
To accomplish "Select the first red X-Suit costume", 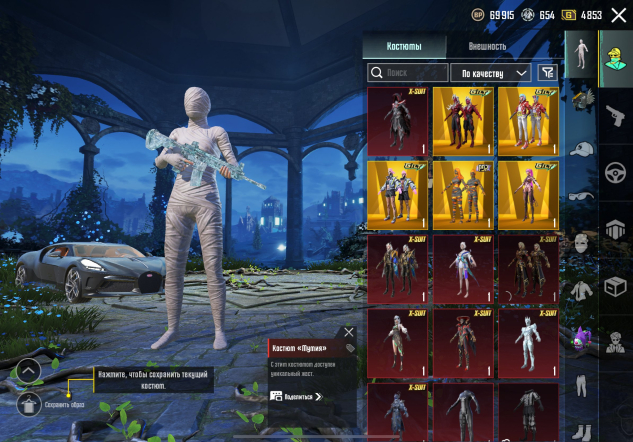I will coord(397,121).
